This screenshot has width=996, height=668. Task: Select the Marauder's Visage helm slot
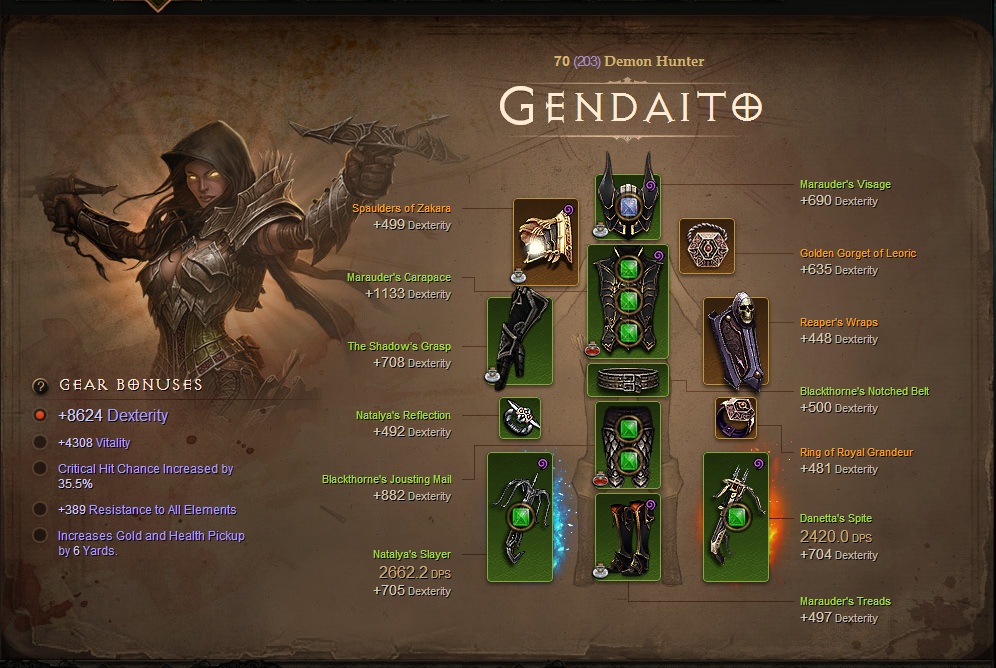pyautogui.click(x=627, y=207)
